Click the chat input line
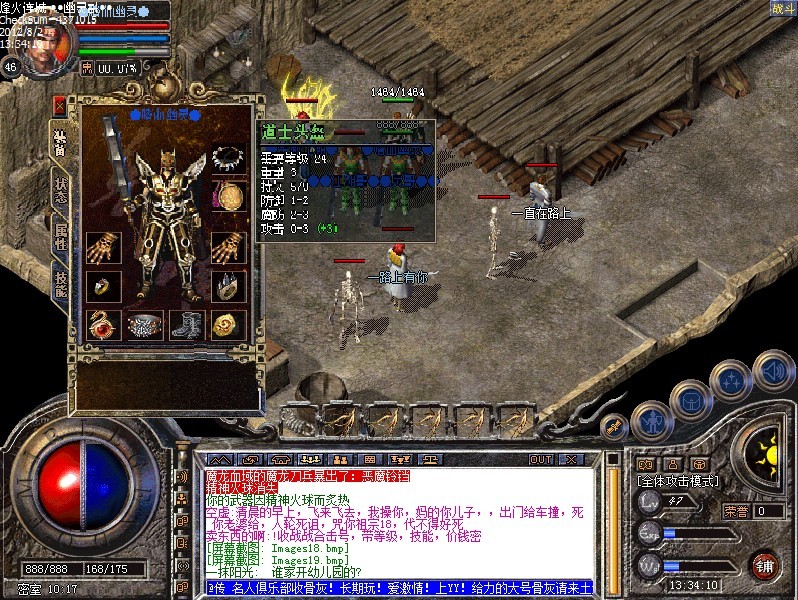This screenshot has height=600, width=798. [398, 586]
